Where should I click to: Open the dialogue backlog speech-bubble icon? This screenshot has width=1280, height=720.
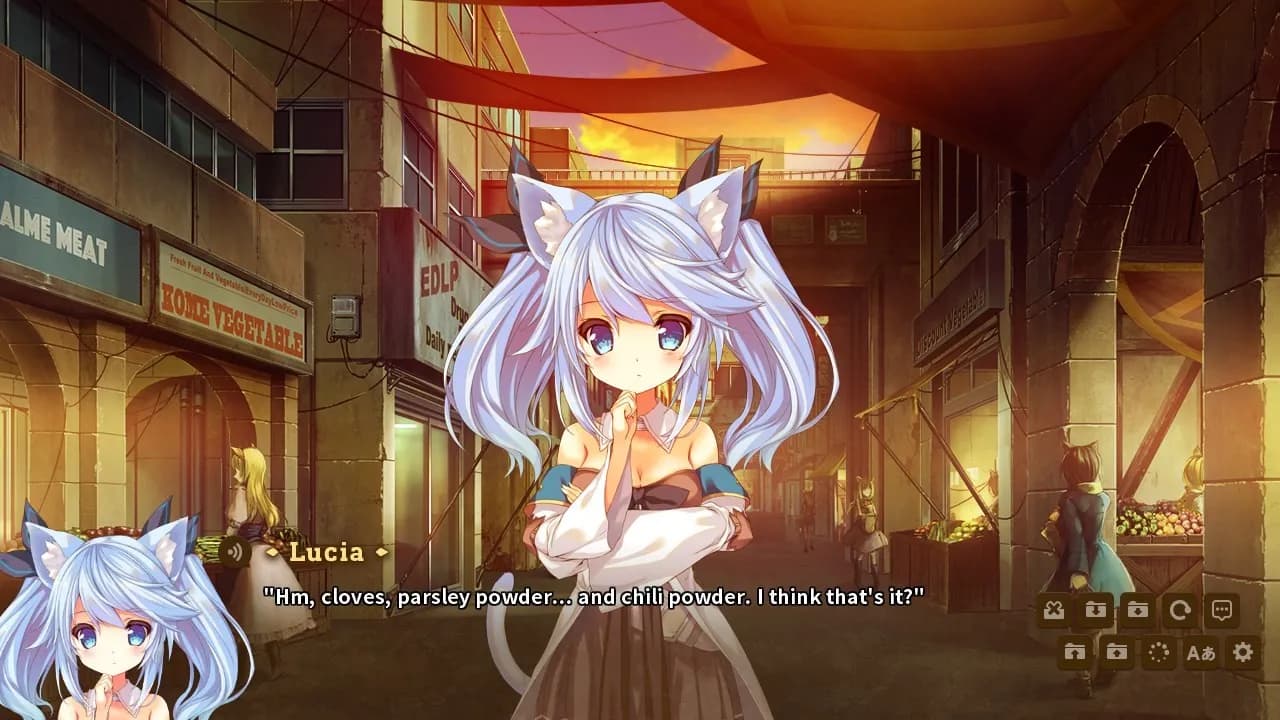coord(1221,608)
